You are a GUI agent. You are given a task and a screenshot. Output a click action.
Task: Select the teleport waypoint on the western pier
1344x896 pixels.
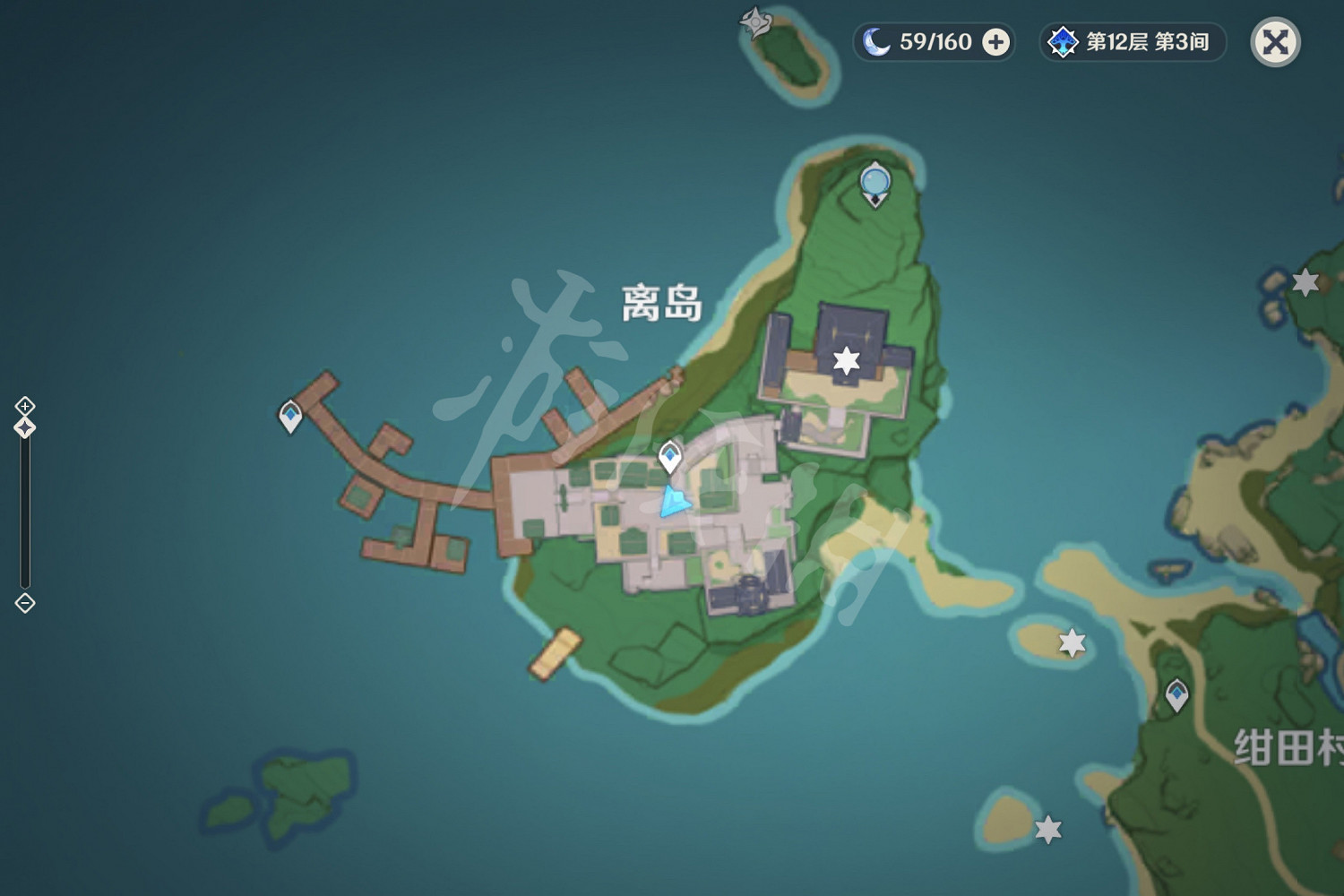coord(290,415)
